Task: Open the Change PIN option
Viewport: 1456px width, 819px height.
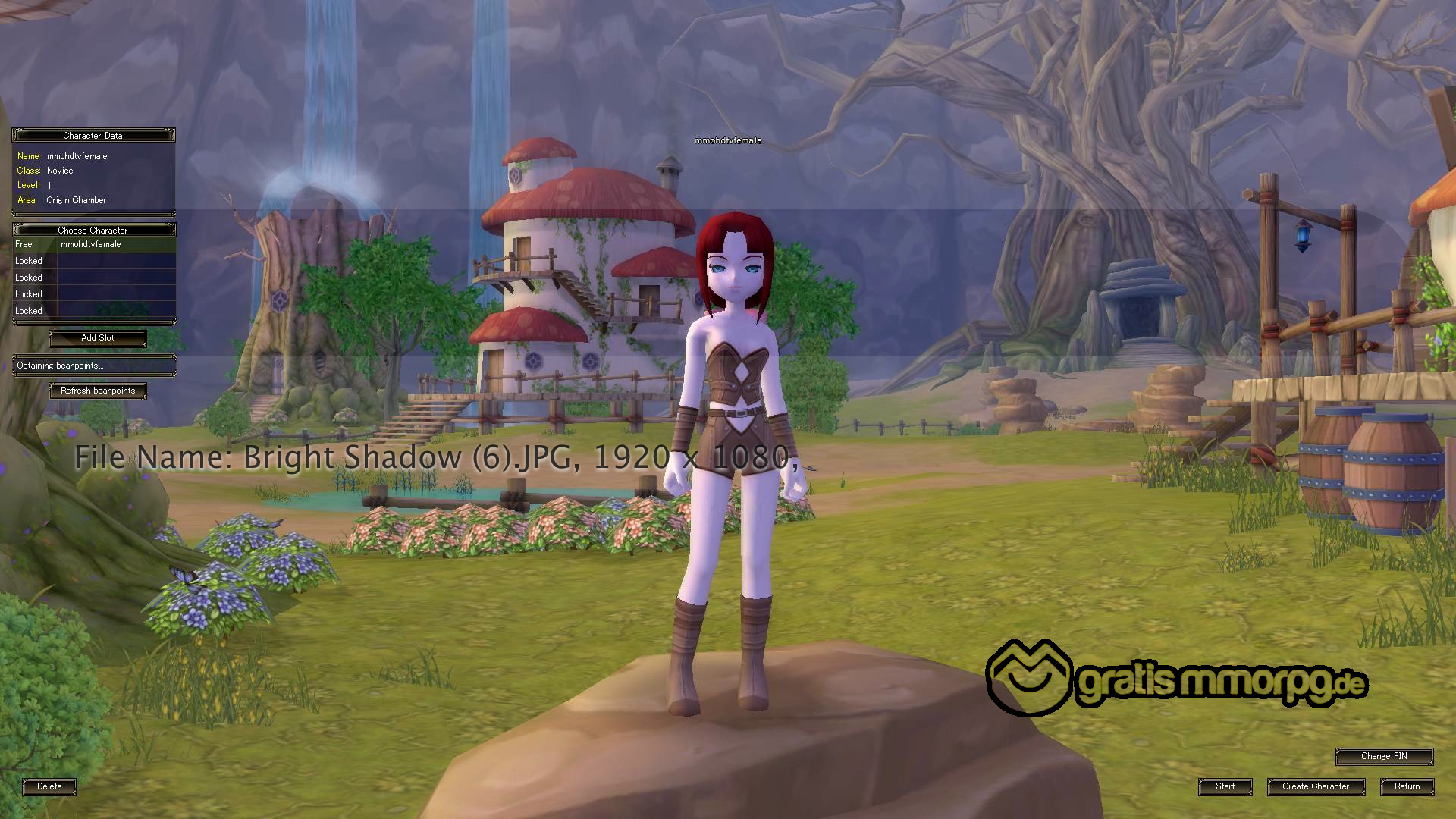Action: (x=1384, y=756)
